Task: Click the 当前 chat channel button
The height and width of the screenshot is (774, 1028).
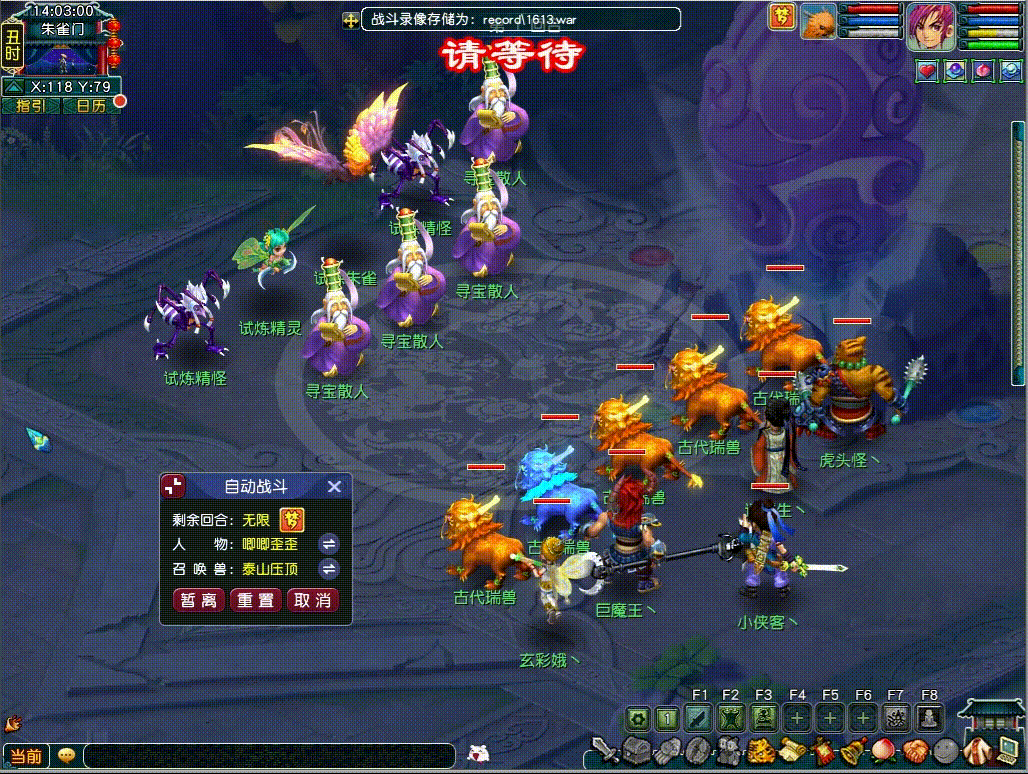Action: pos(26,756)
